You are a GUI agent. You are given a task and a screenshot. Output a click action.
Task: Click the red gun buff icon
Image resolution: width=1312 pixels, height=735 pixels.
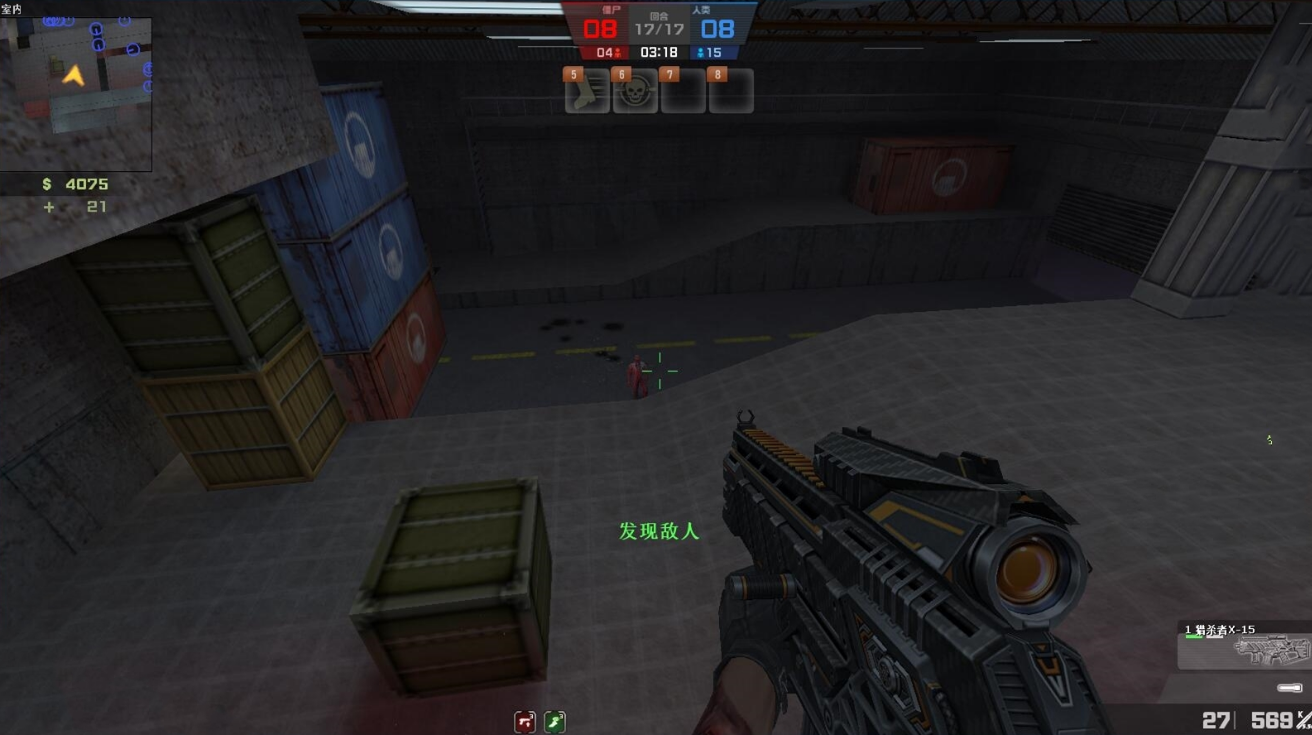point(525,721)
